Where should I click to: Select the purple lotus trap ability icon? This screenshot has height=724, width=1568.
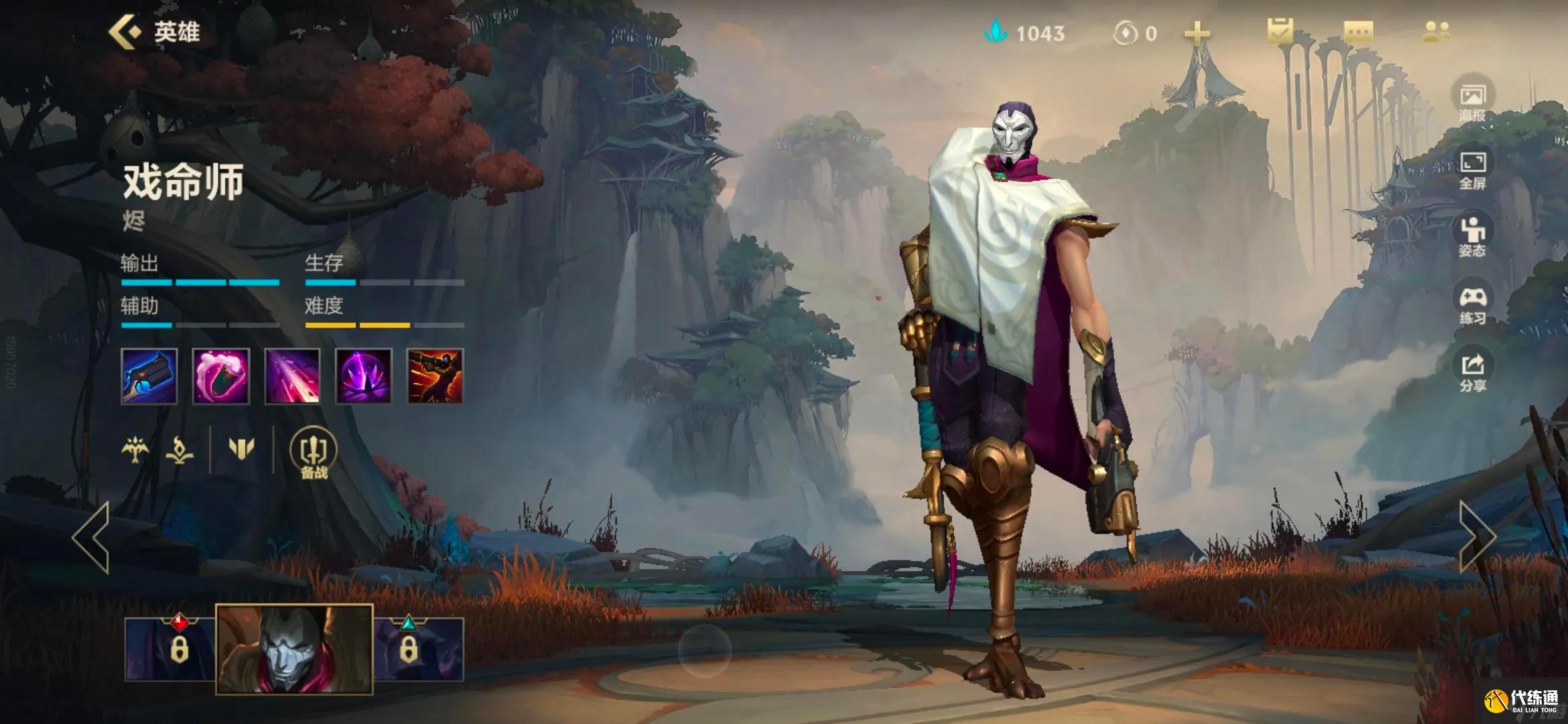(x=363, y=376)
